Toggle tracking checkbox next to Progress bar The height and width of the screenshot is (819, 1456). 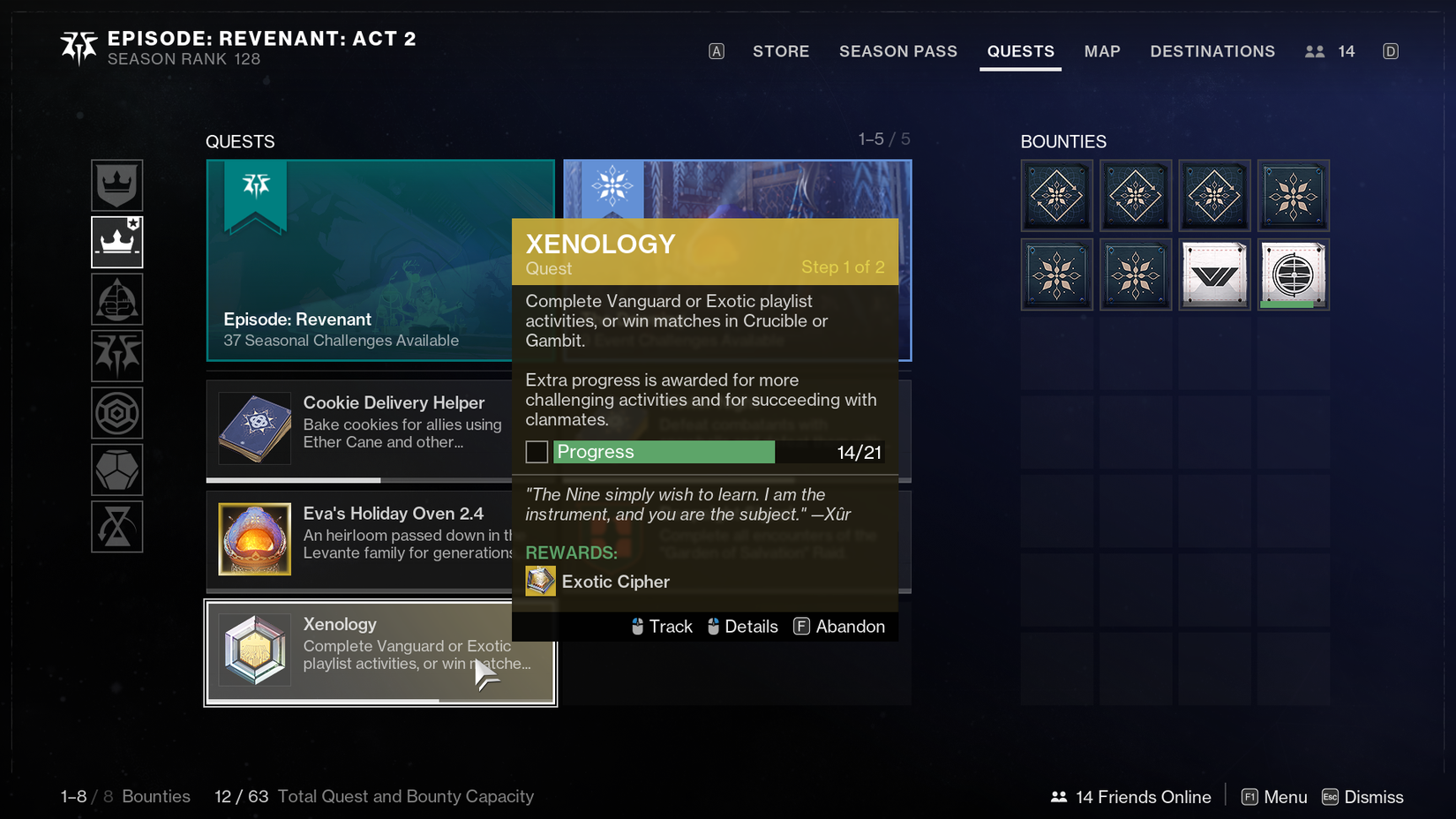[x=536, y=452]
